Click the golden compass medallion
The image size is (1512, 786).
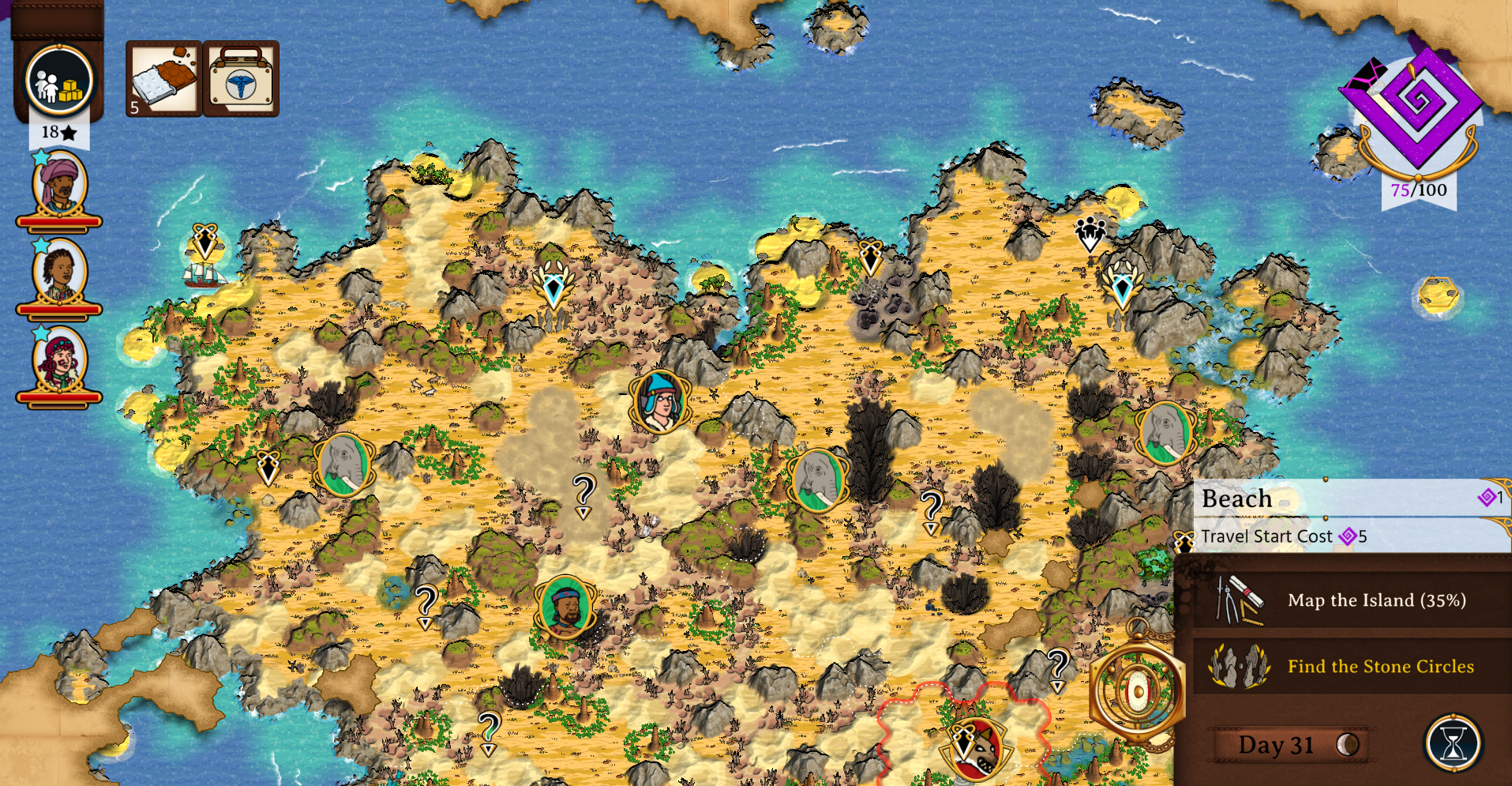tap(1137, 690)
